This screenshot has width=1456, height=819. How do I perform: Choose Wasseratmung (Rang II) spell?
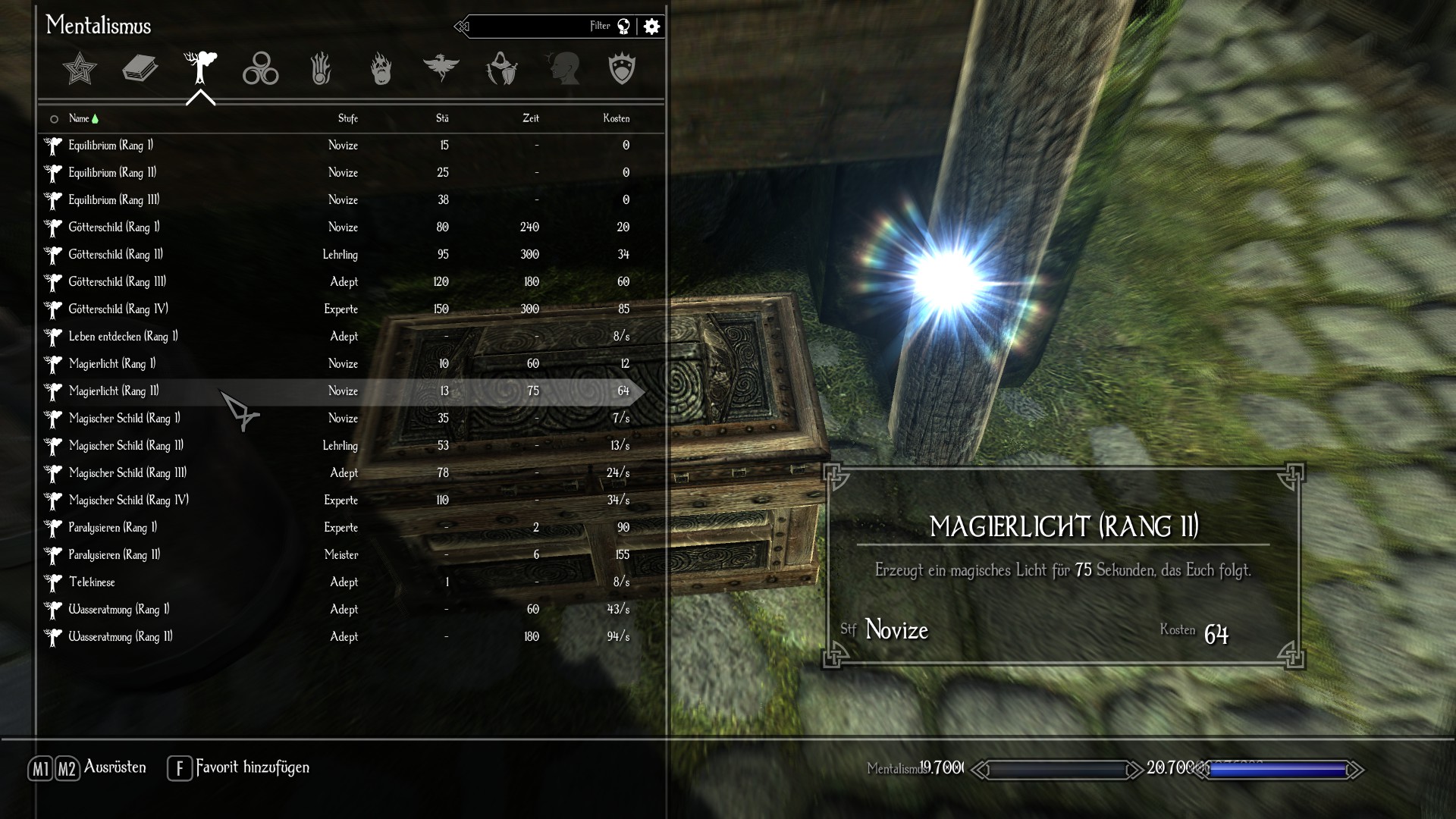click(x=121, y=637)
